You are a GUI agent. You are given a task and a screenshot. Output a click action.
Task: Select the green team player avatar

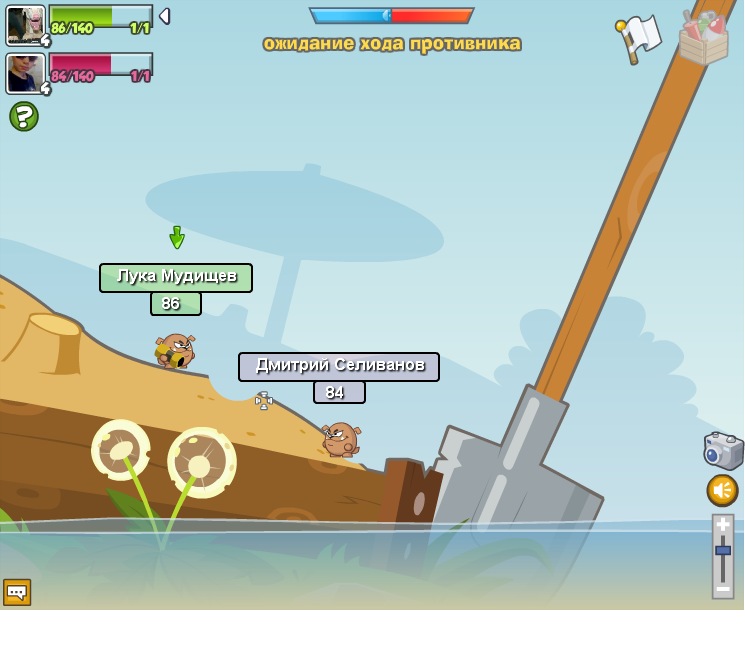coord(25,24)
